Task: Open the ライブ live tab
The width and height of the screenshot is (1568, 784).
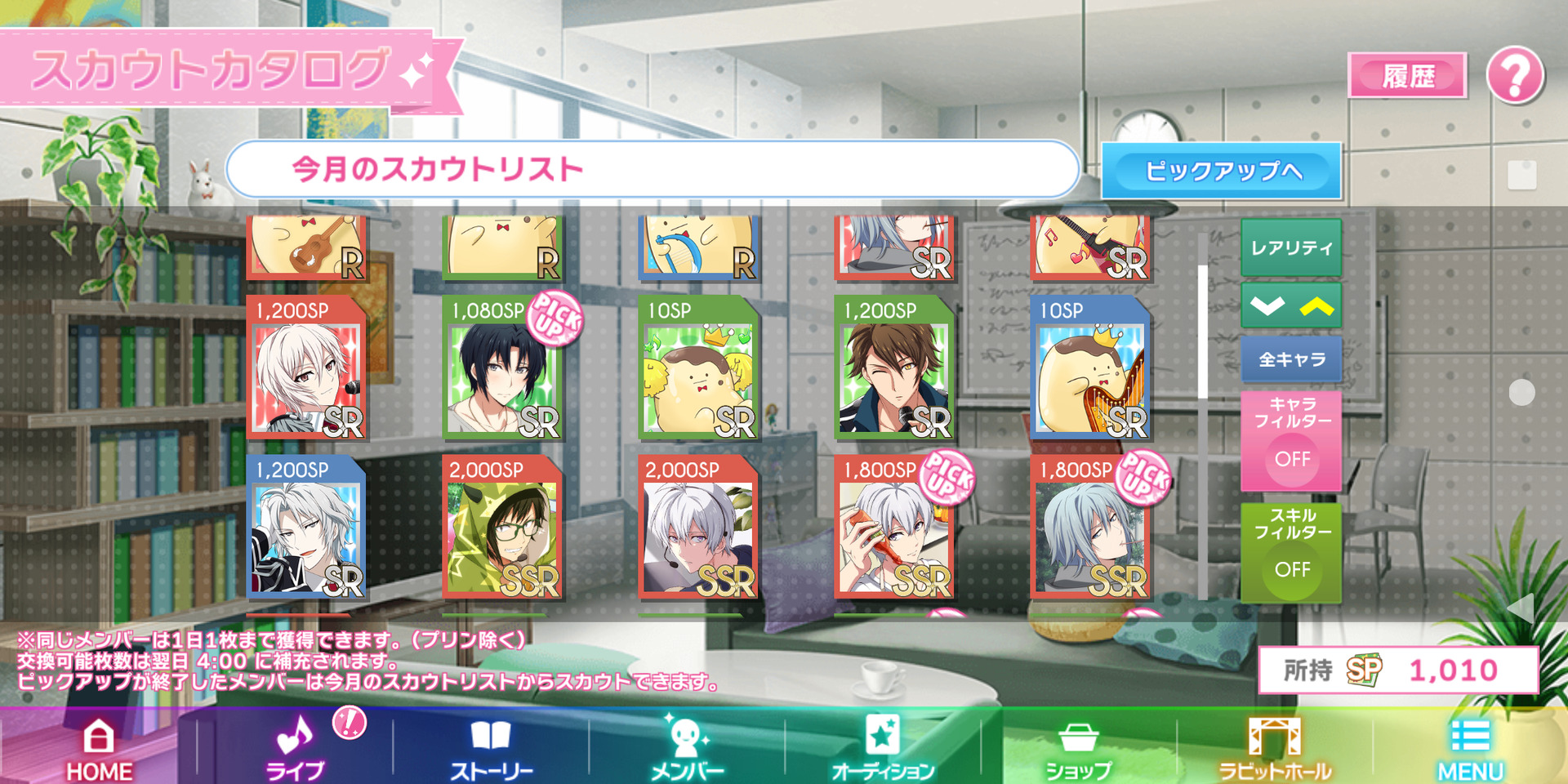Action: coord(295,748)
